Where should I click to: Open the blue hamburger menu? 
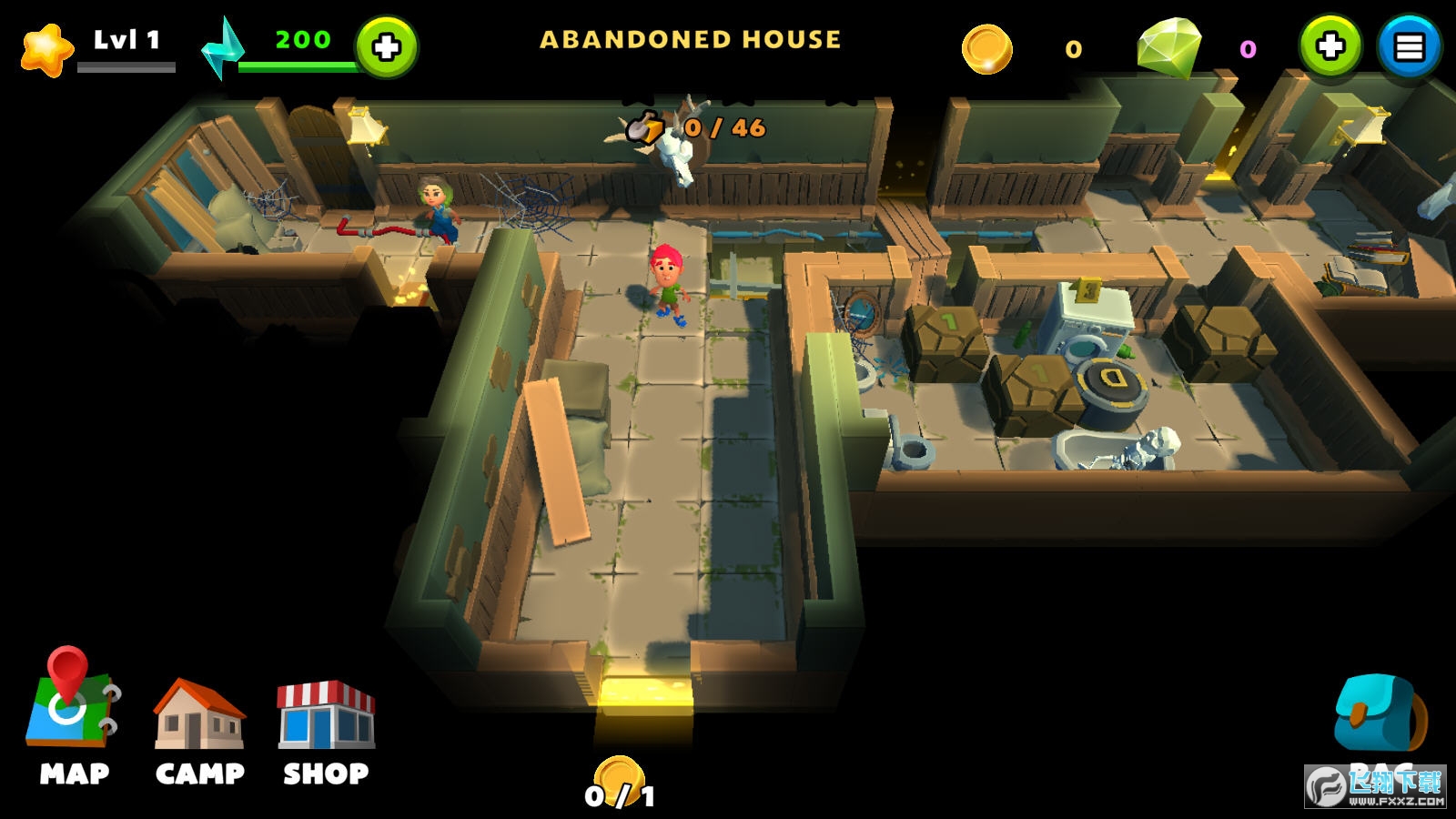pos(1409,46)
